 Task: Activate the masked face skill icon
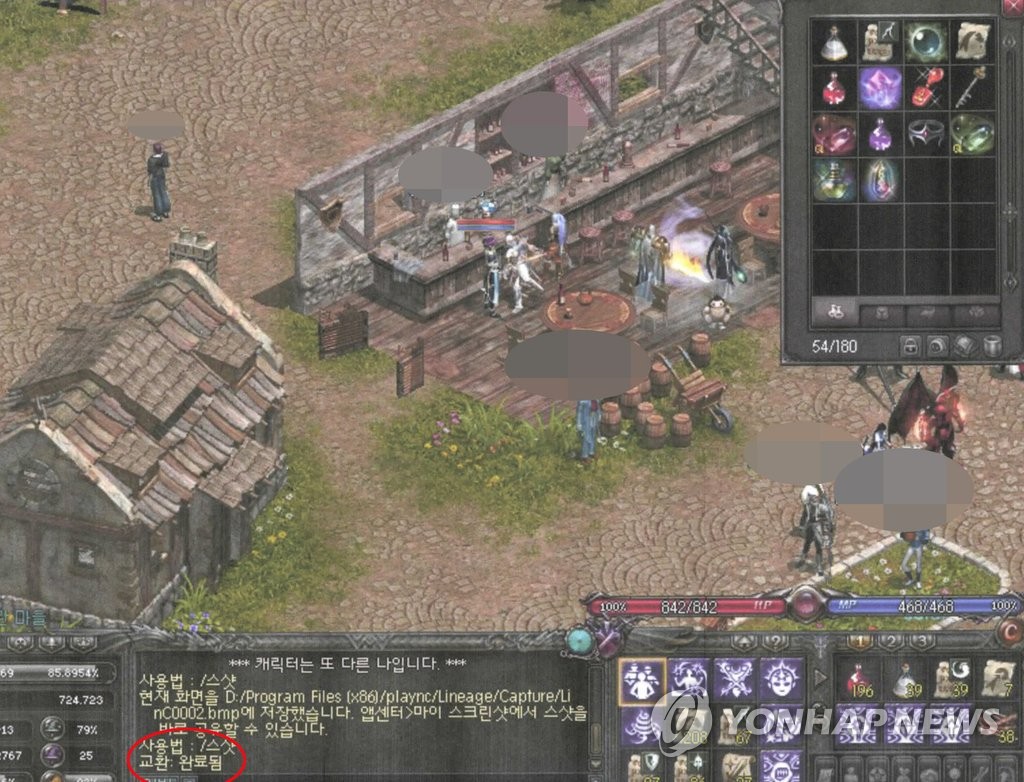click(x=781, y=679)
